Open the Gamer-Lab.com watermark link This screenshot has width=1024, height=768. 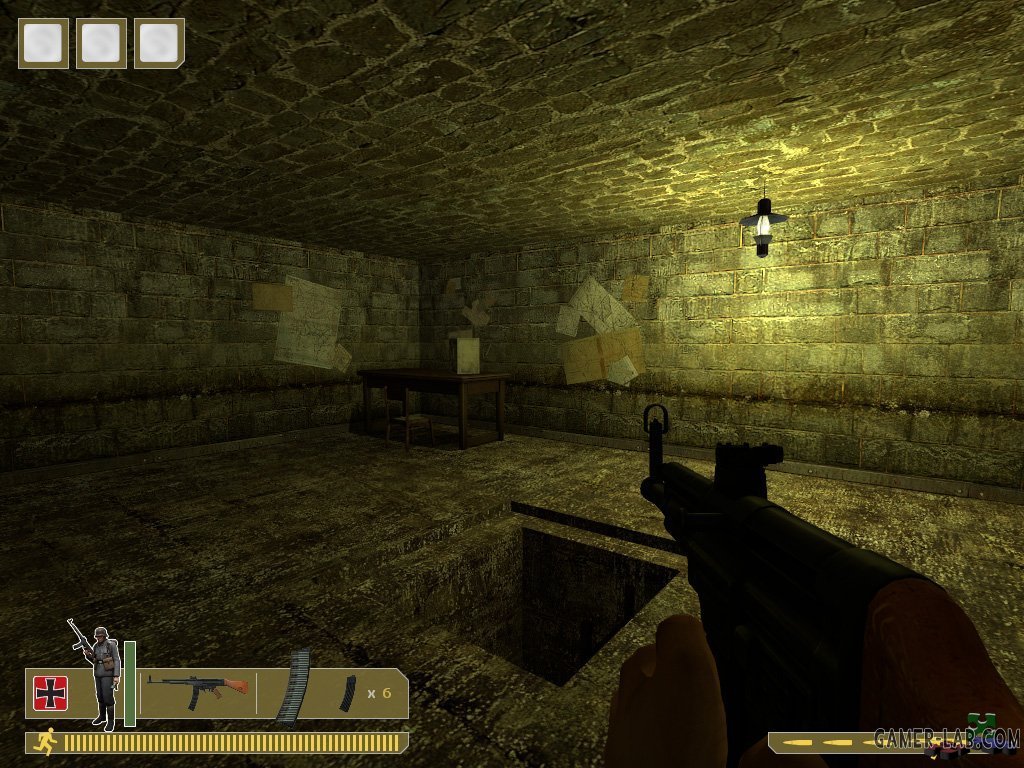coord(945,738)
